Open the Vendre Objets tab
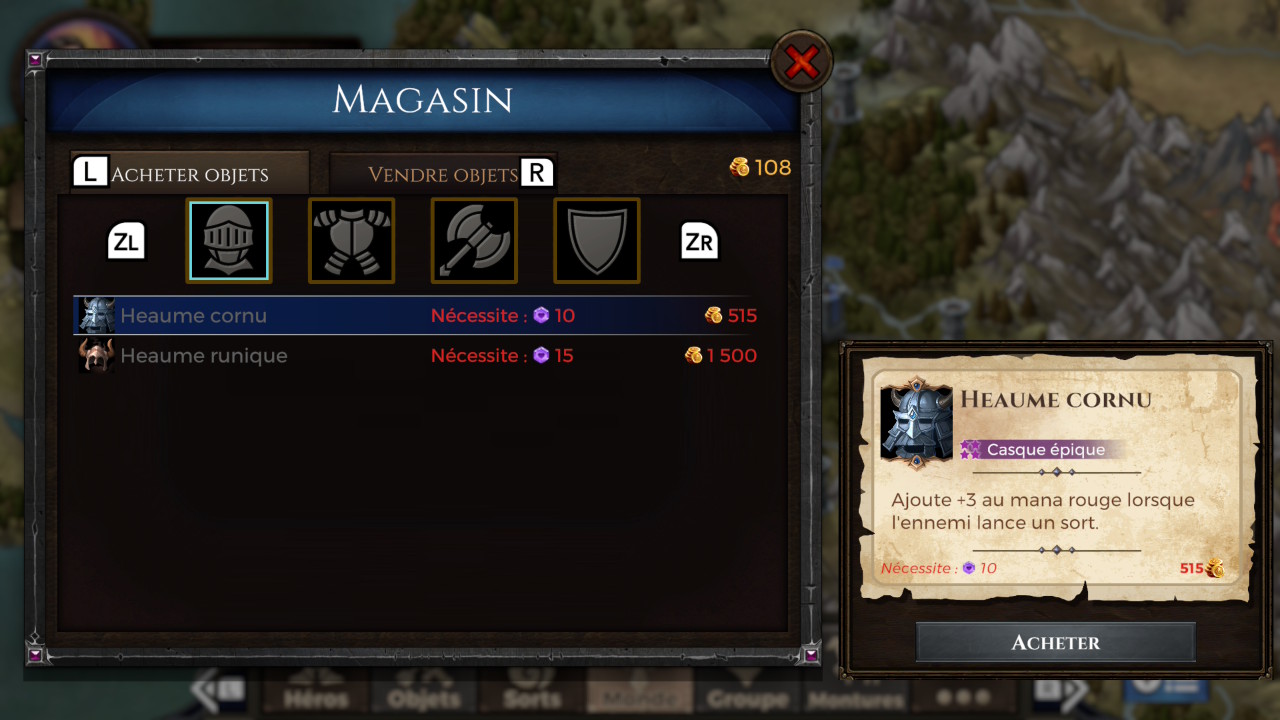Image resolution: width=1280 pixels, height=720 pixels. [x=443, y=174]
